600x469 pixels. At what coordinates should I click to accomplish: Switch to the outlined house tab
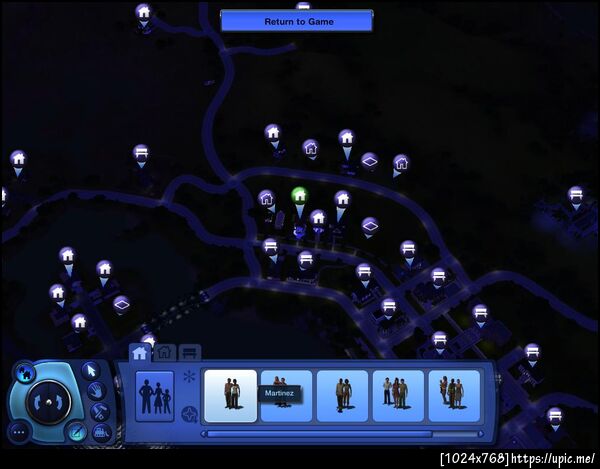pos(165,352)
